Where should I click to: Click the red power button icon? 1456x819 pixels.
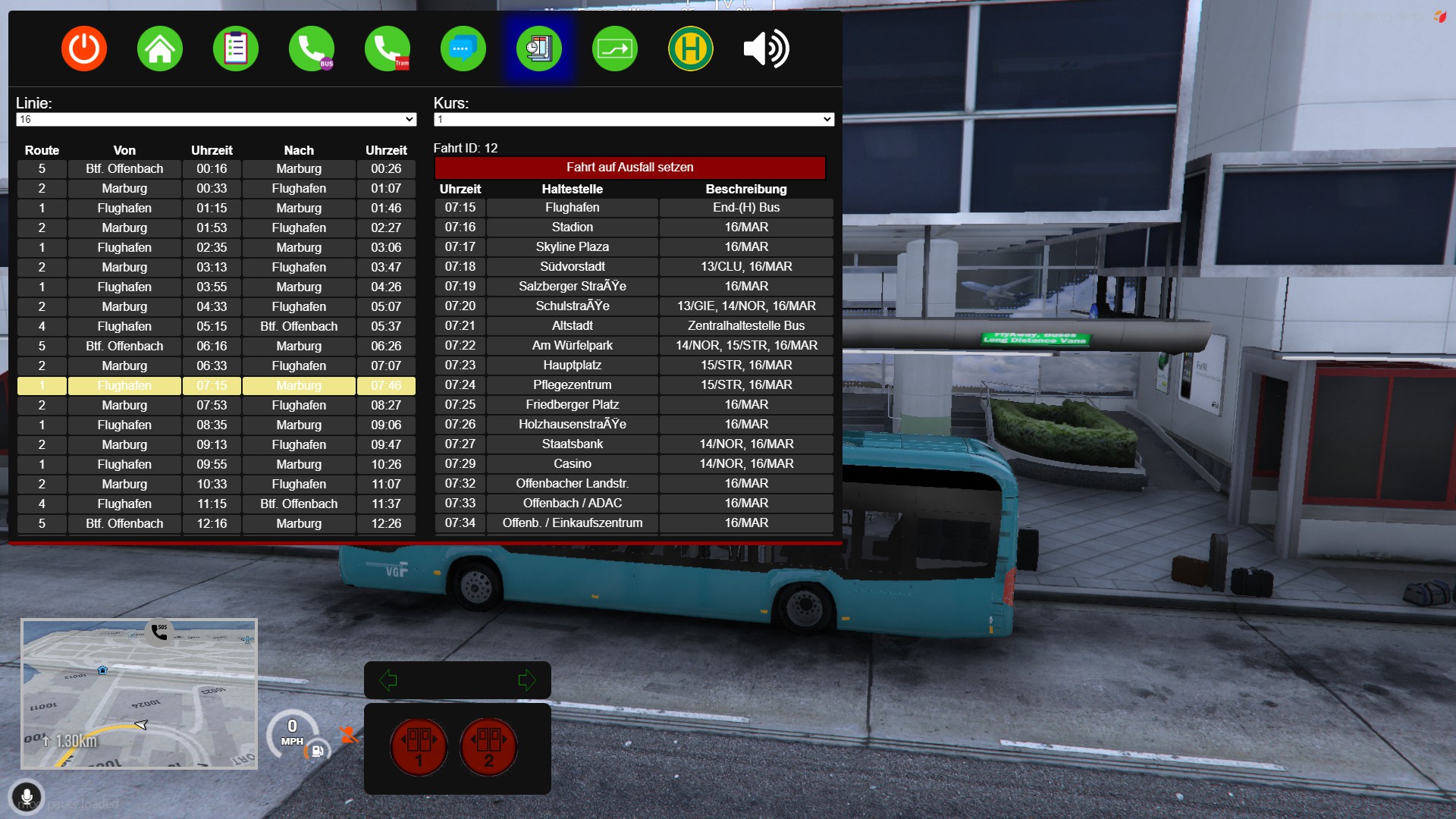84,49
